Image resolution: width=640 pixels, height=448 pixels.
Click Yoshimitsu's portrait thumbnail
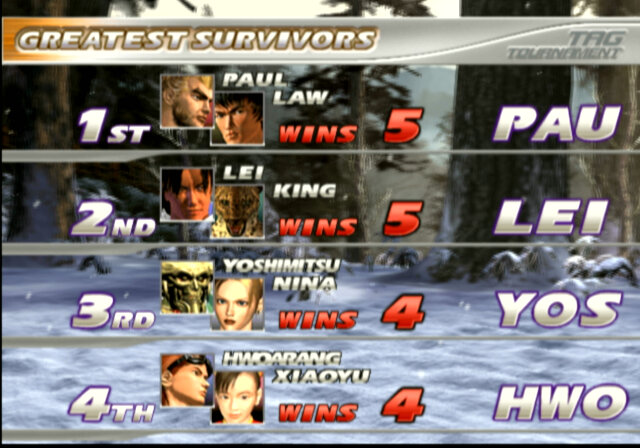(186, 287)
